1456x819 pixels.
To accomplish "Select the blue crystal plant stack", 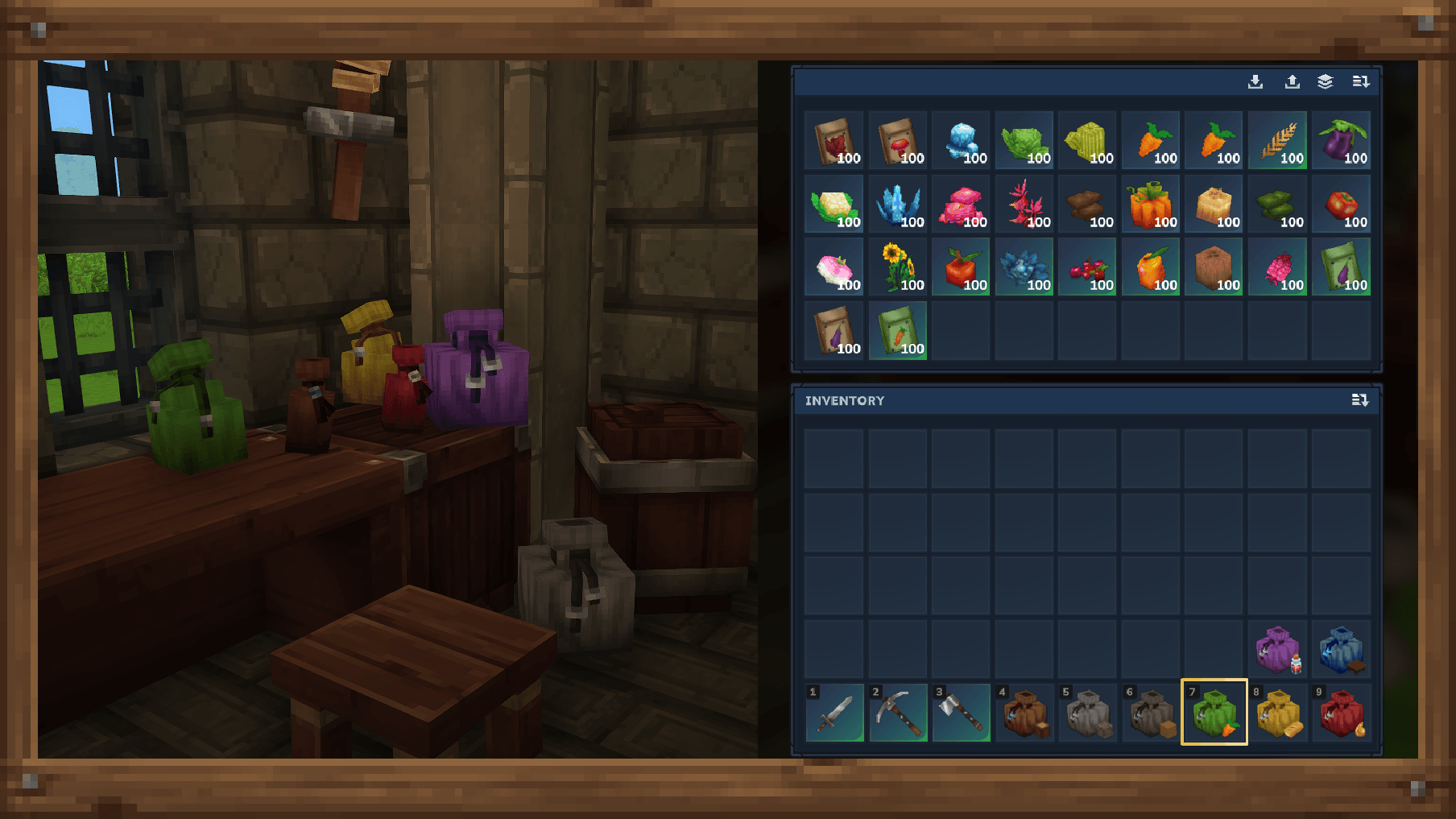I will tap(897, 205).
